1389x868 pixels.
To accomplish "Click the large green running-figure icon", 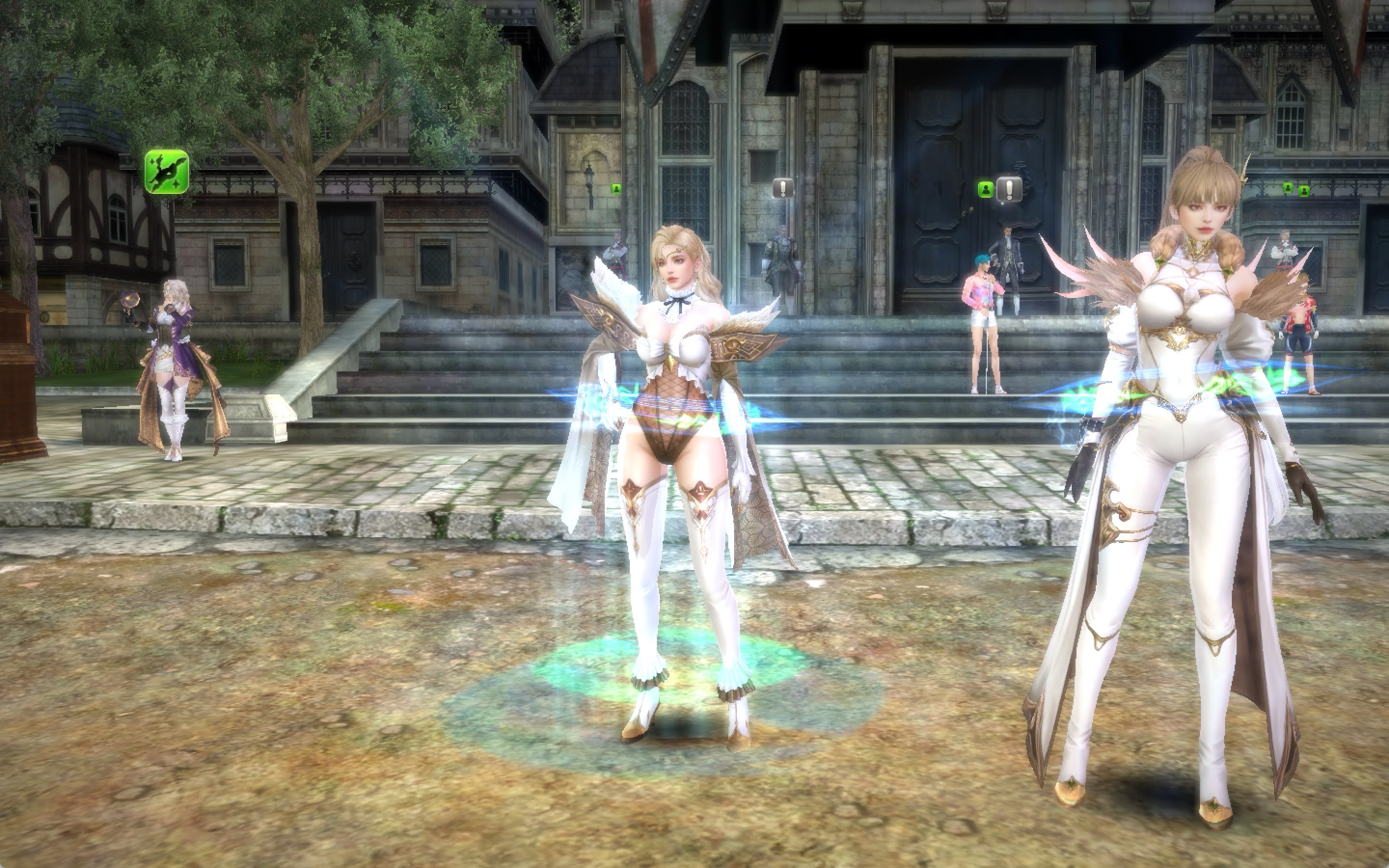I will point(166,172).
